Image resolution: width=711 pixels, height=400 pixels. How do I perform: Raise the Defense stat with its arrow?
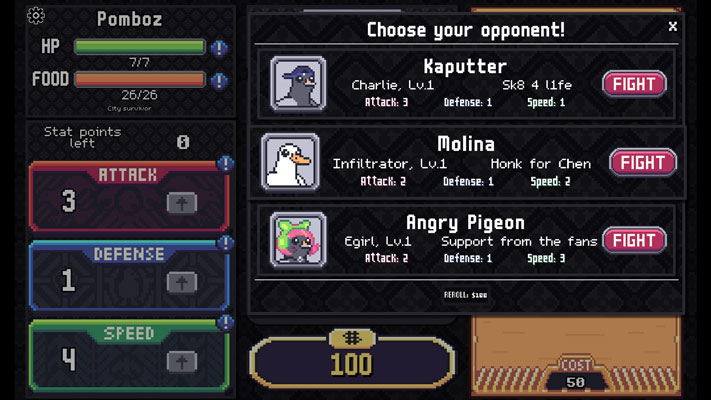click(181, 282)
